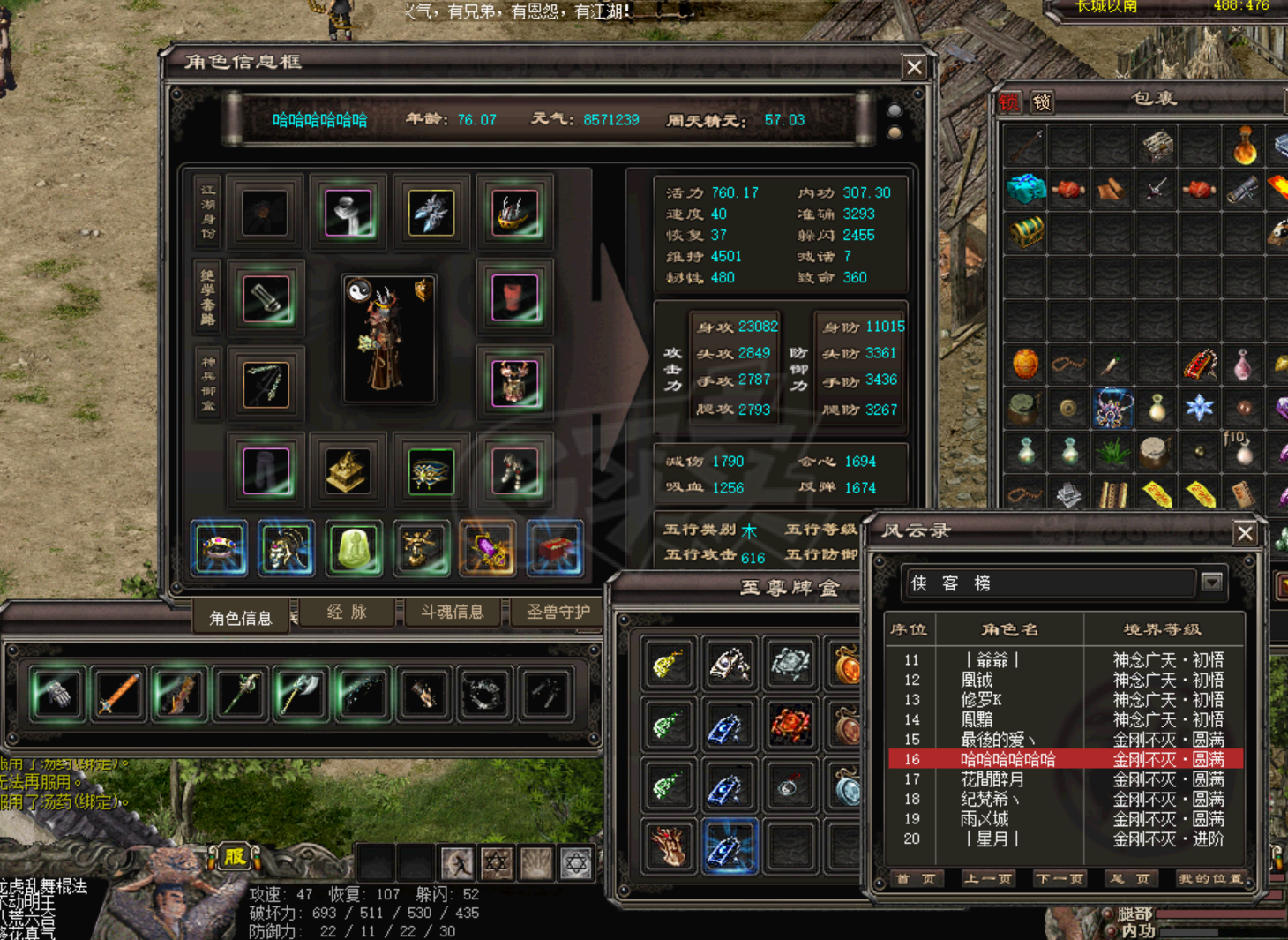This screenshot has height=940, width=1288.
Task: Select the 角色信息 tab
Action: point(240,618)
